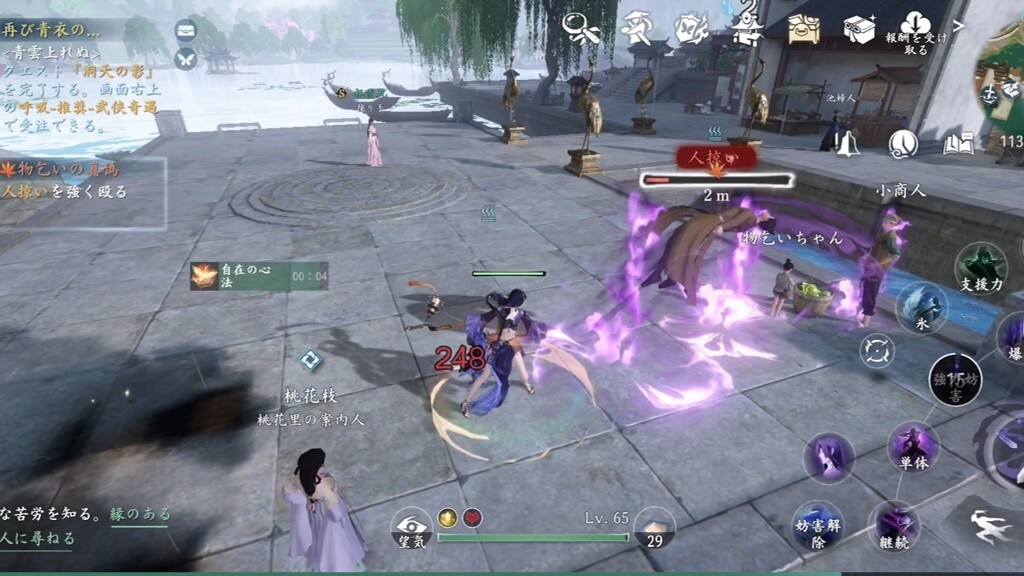1024x576 pixels.
Task: Click the butterfly icon beside quest tracker
Action: tap(185, 59)
